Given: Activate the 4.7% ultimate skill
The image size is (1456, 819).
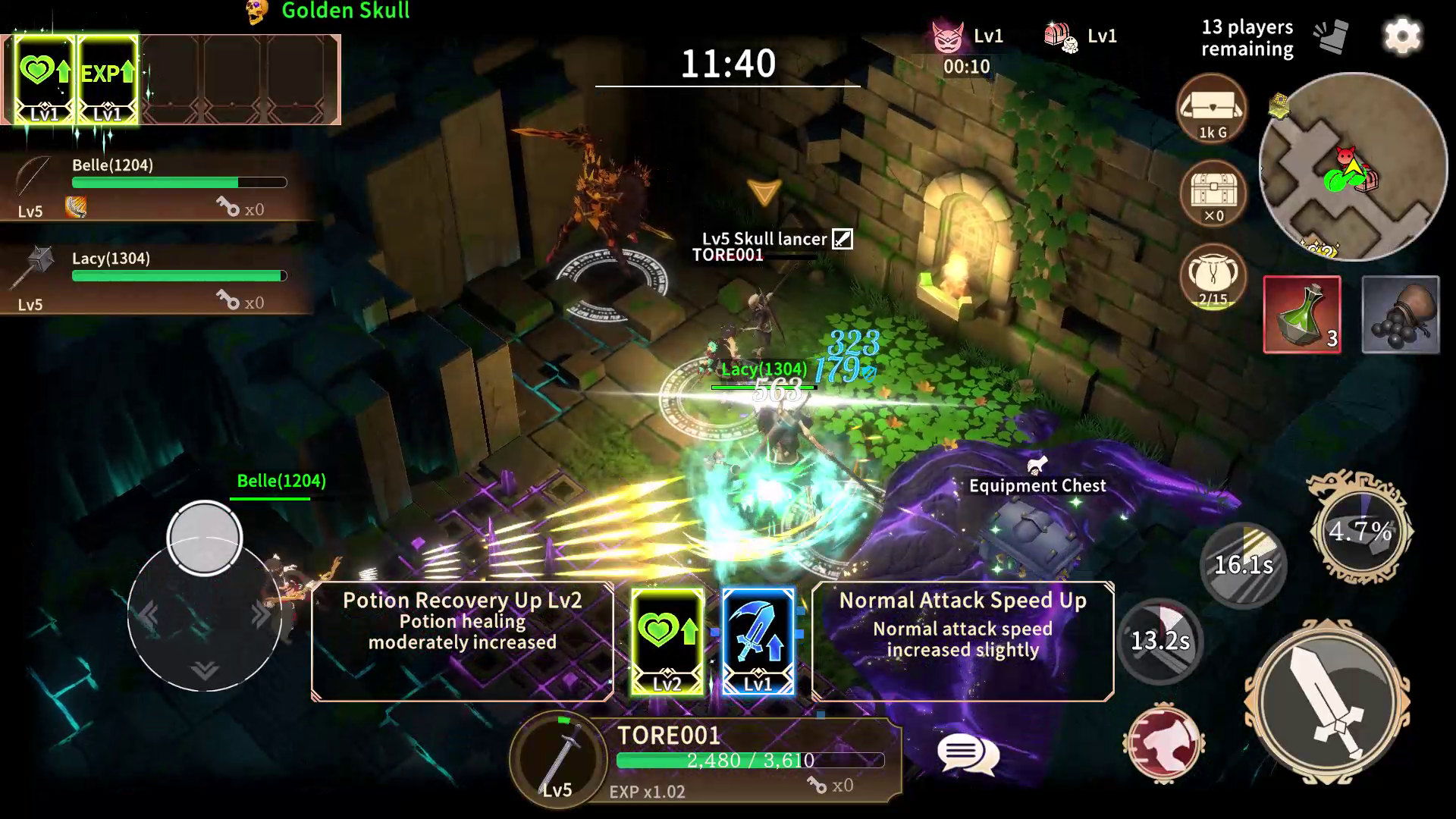Looking at the screenshot, I should point(1361,531).
